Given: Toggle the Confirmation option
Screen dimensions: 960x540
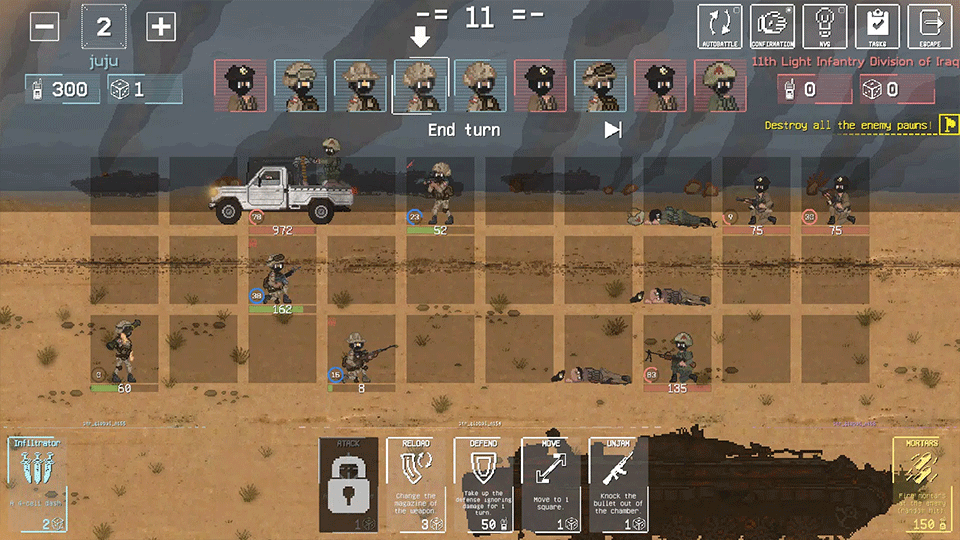Looking at the screenshot, I should click(x=773, y=26).
